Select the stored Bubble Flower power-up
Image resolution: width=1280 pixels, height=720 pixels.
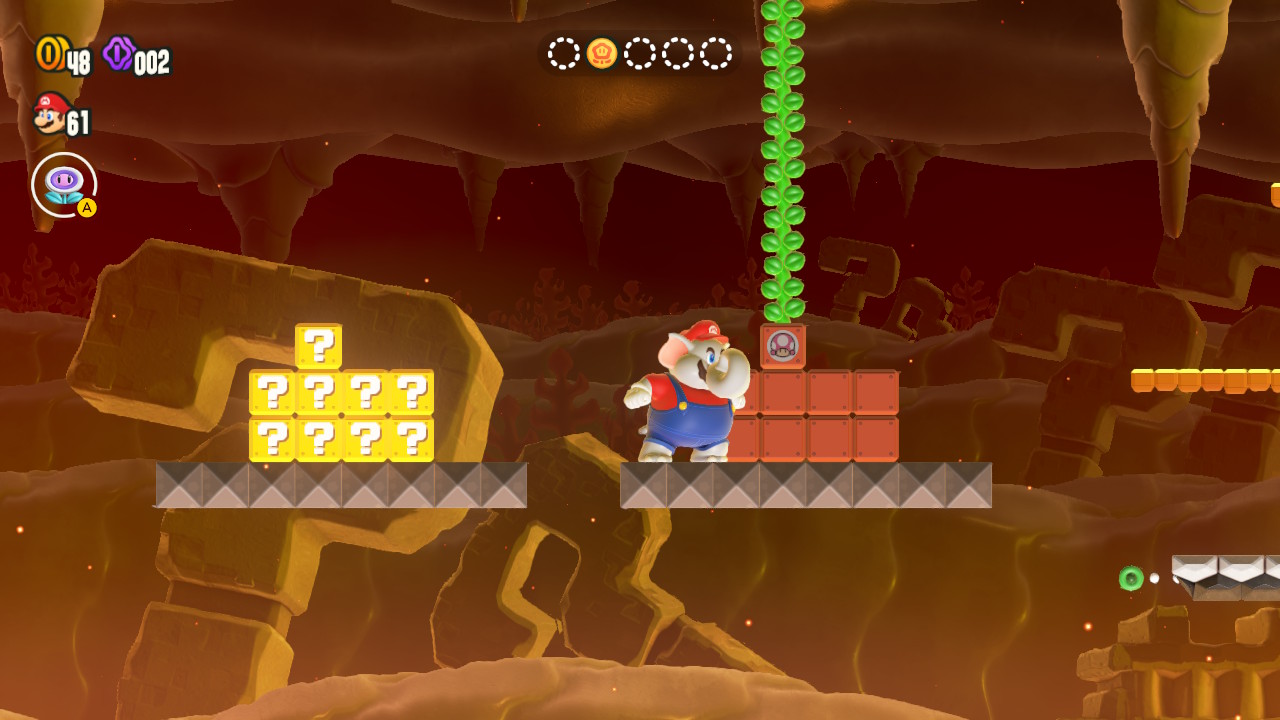coord(63,185)
